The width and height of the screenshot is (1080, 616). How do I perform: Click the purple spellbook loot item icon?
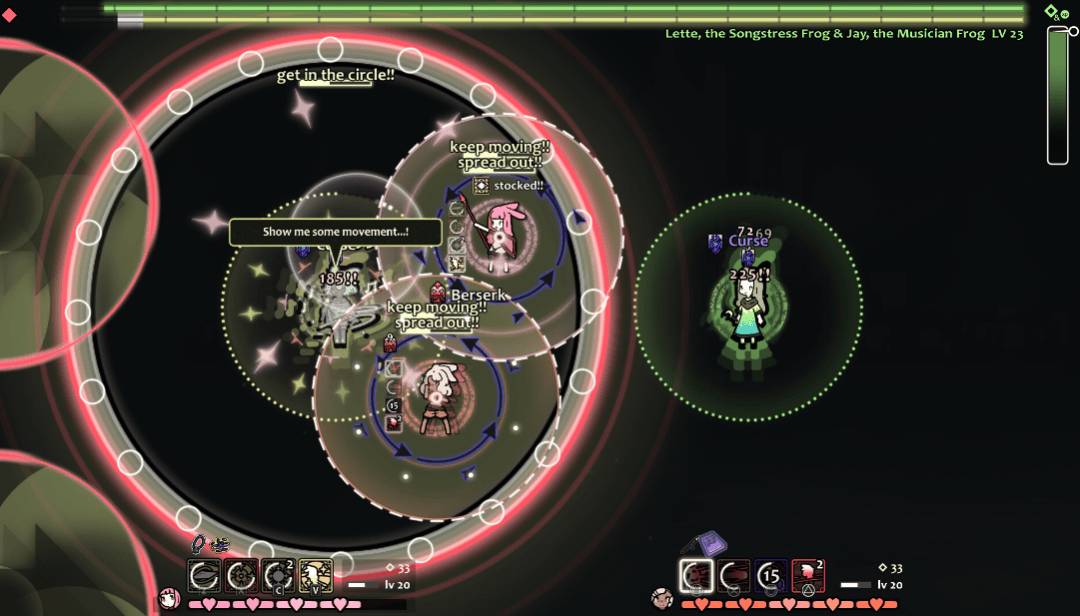point(711,544)
